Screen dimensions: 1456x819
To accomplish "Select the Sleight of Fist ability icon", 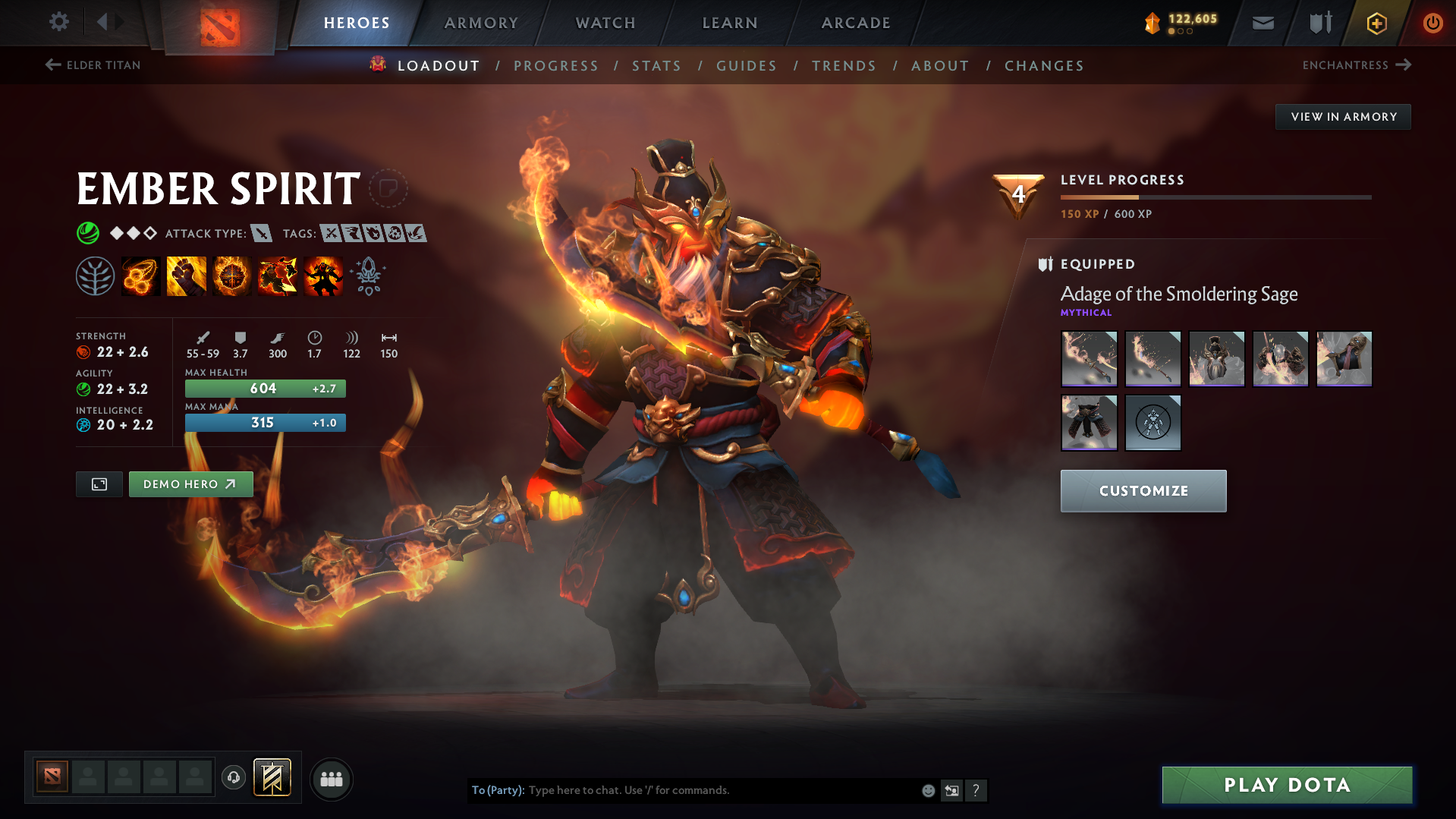I will pos(186,276).
